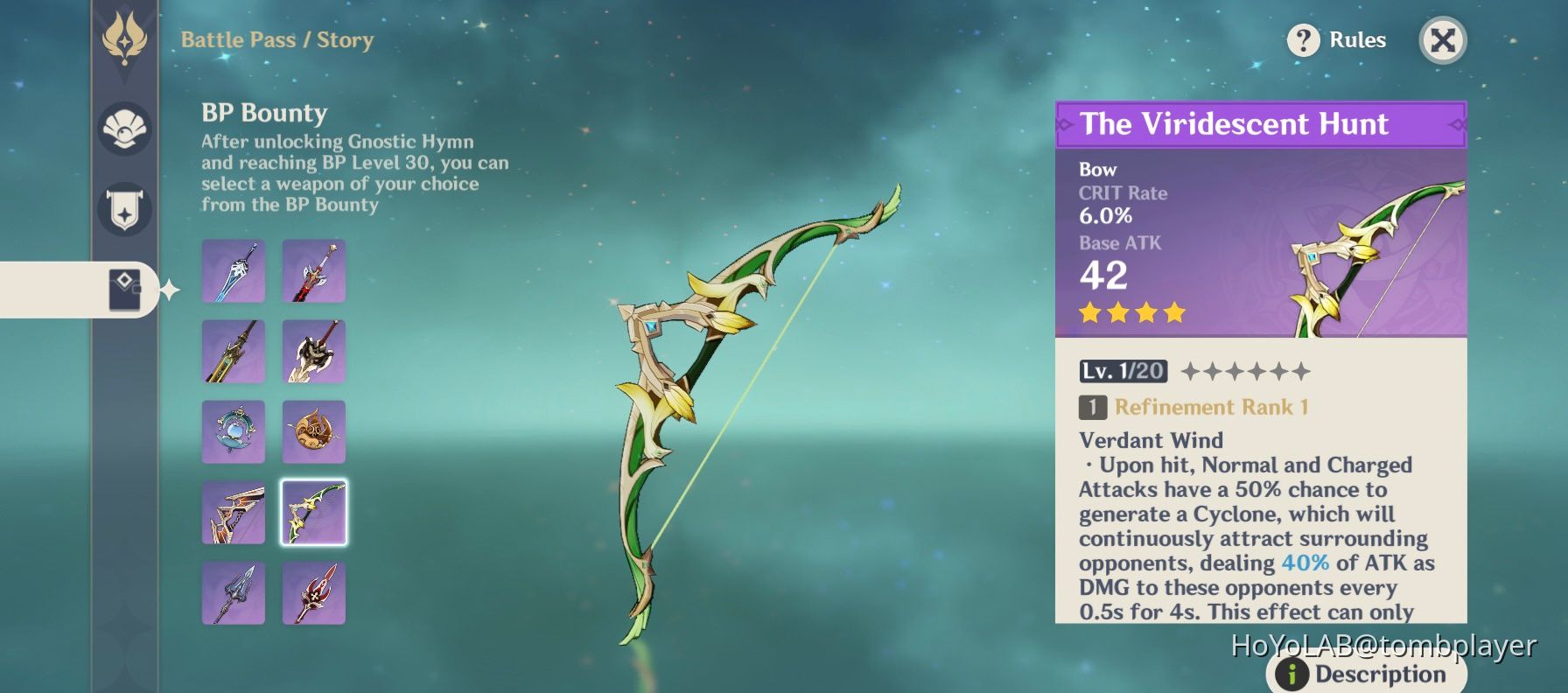Choose the Solar Pearl catalyst weapon
The height and width of the screenshot is (693, 1568).
tap(233, 430)
